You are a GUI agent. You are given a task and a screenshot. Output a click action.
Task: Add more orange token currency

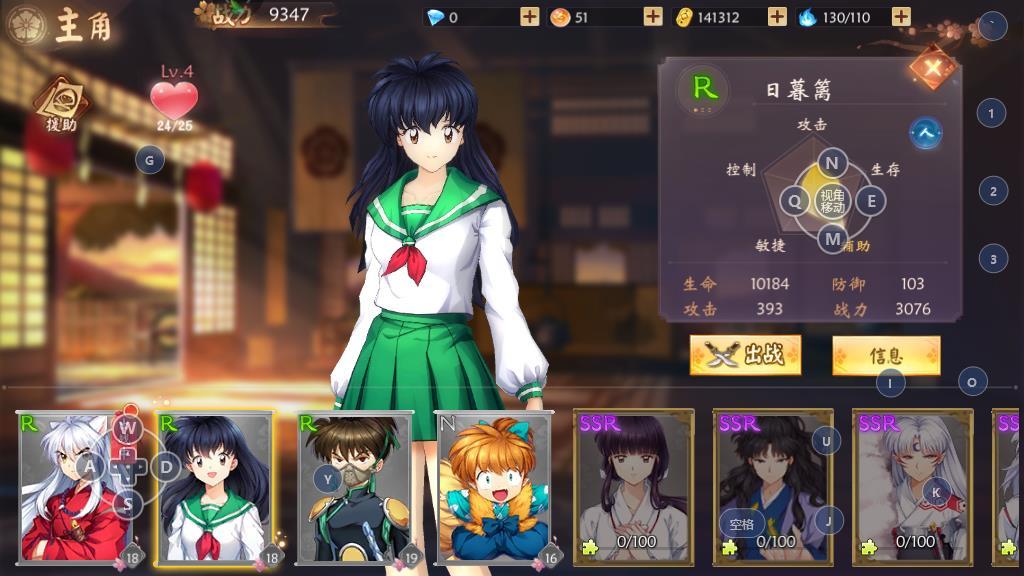653,17
